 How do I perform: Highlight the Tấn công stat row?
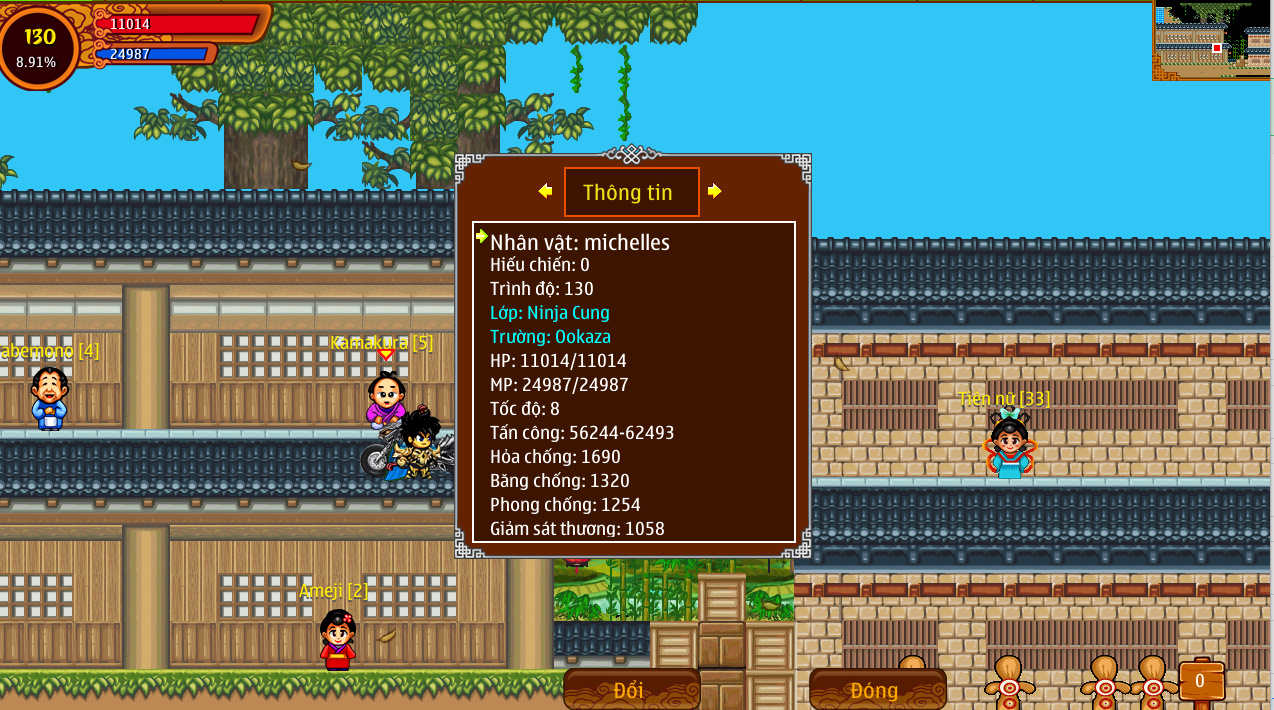[x=582, y=433]
